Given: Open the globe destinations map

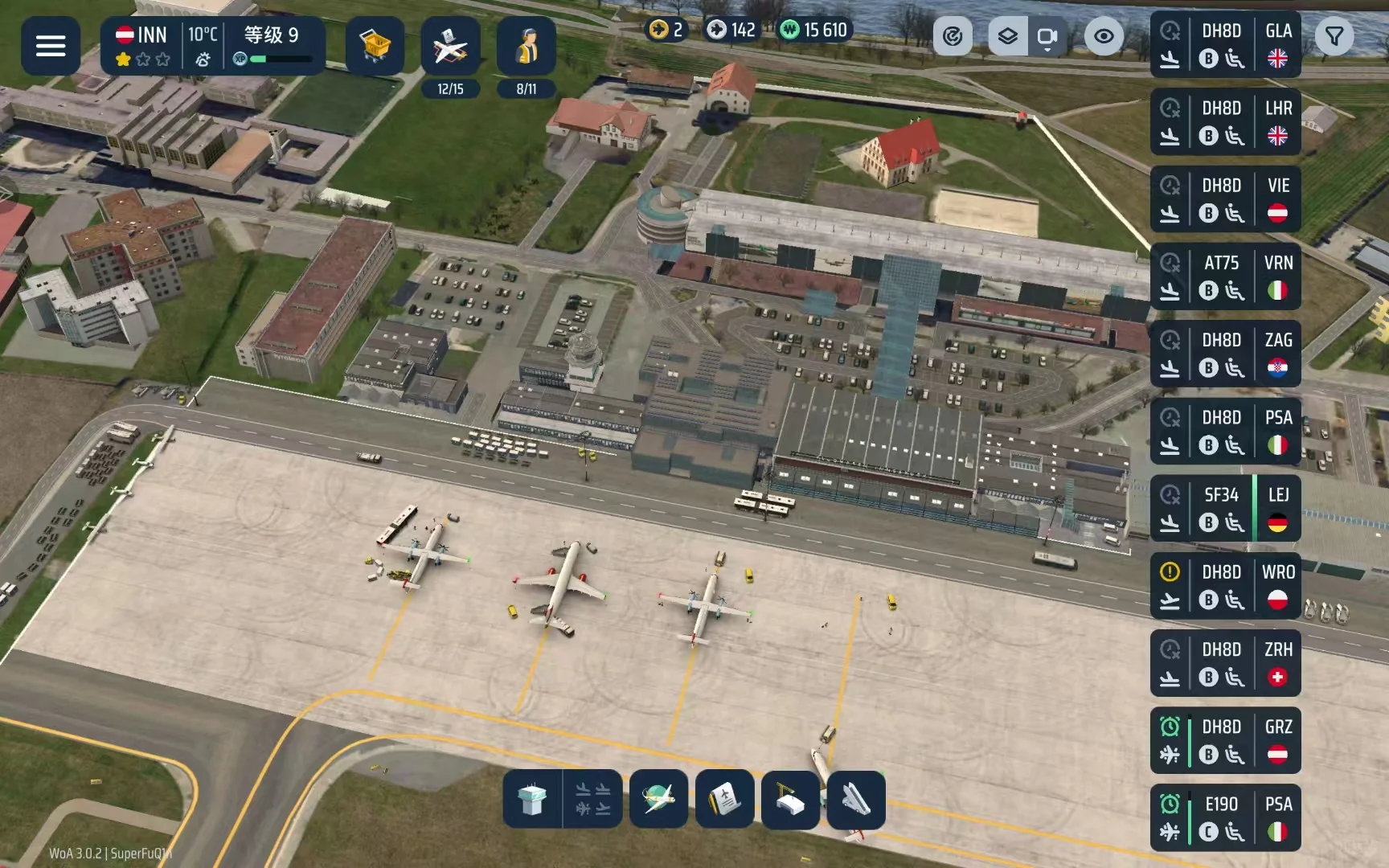Looking at the screenshot, I should click(x=658, y=799).
